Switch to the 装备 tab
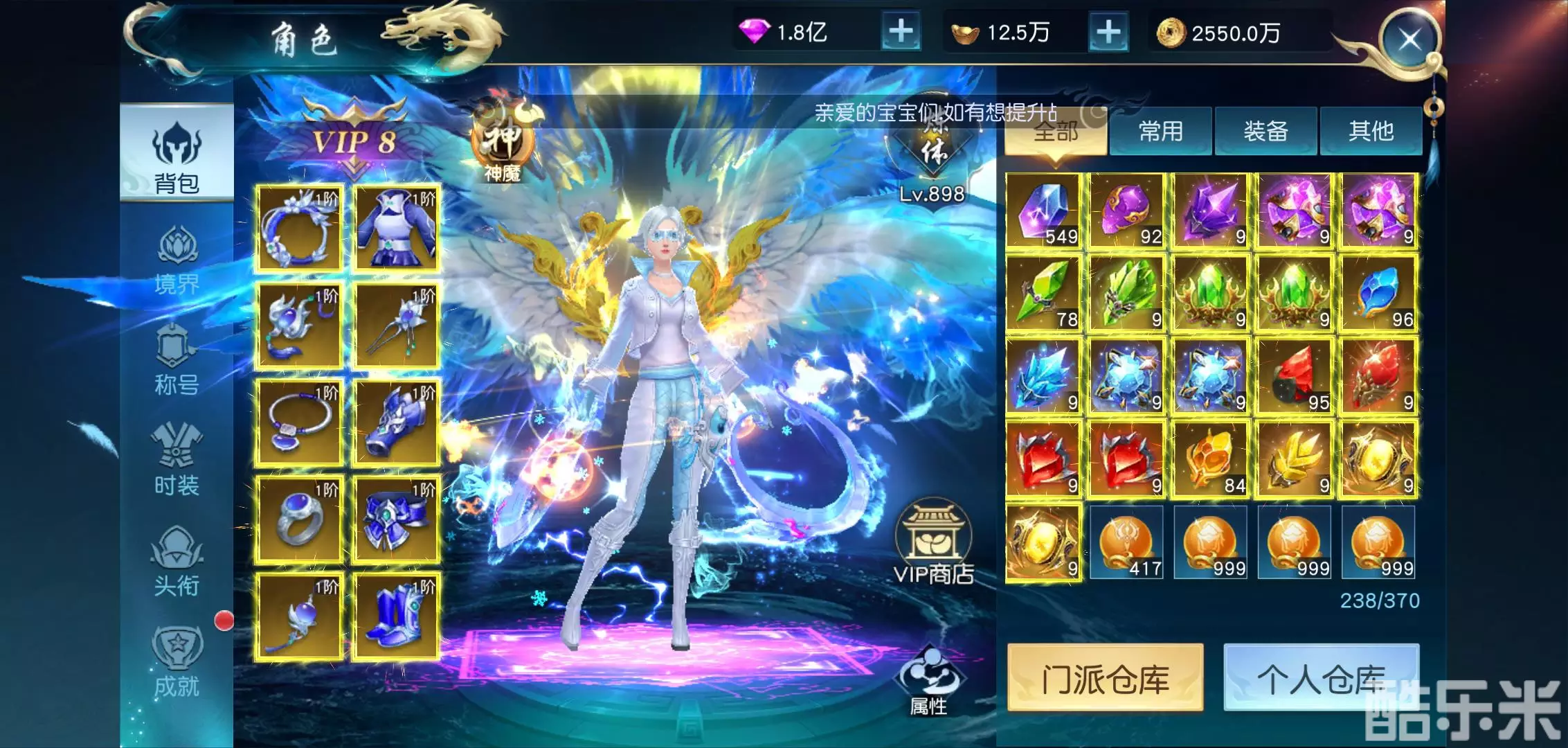This screenshot has width=1568, height=748. point(1265,132)
